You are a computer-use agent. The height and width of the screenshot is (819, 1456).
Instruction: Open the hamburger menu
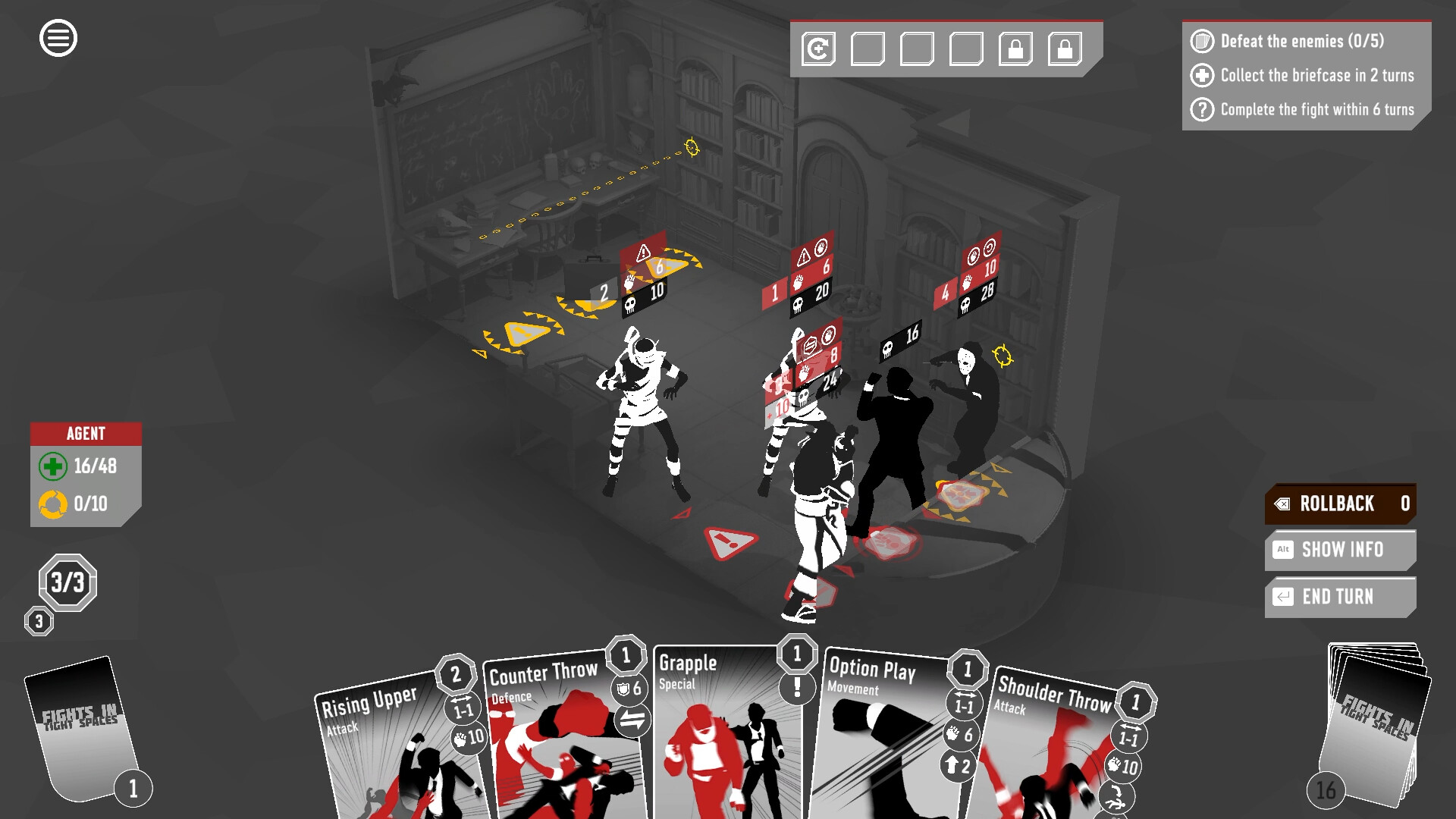tap(58, 37)
